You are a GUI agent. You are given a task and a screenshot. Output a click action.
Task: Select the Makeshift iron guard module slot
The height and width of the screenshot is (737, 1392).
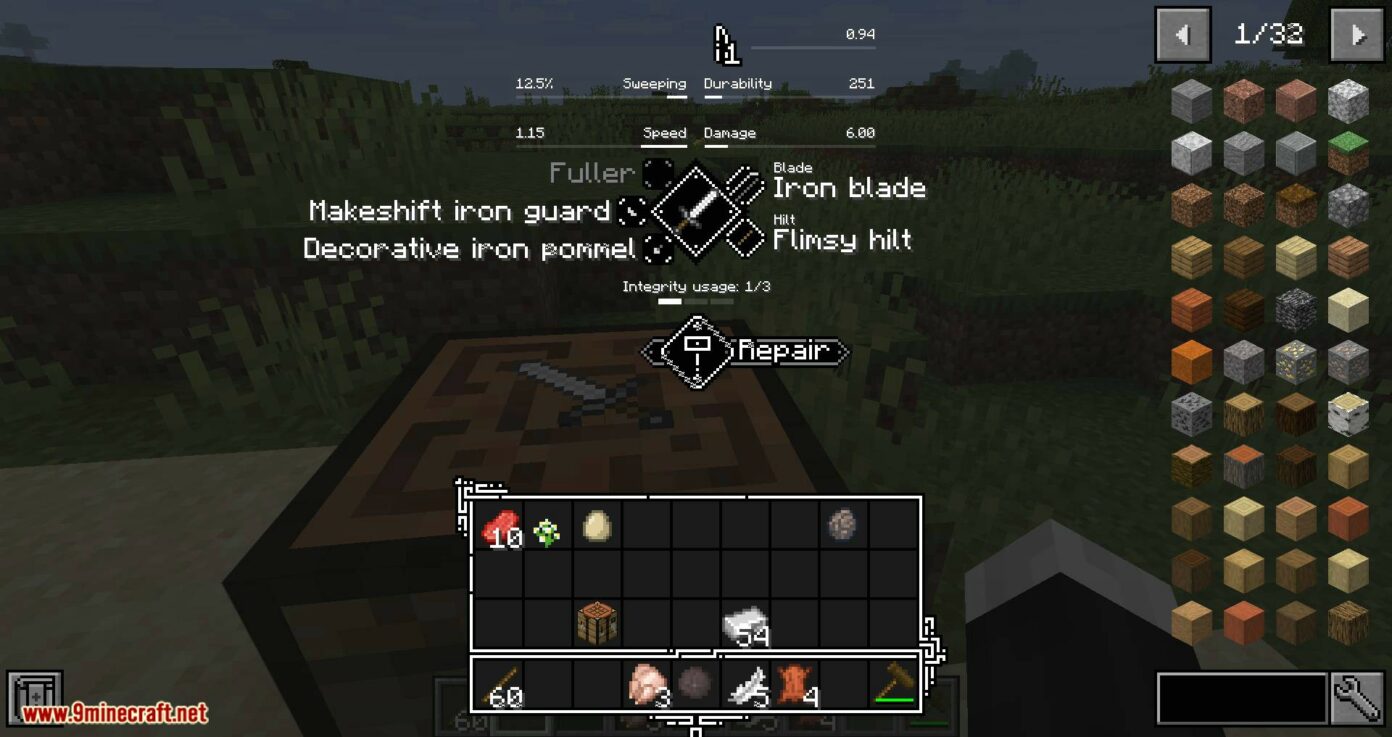[633, 211]
